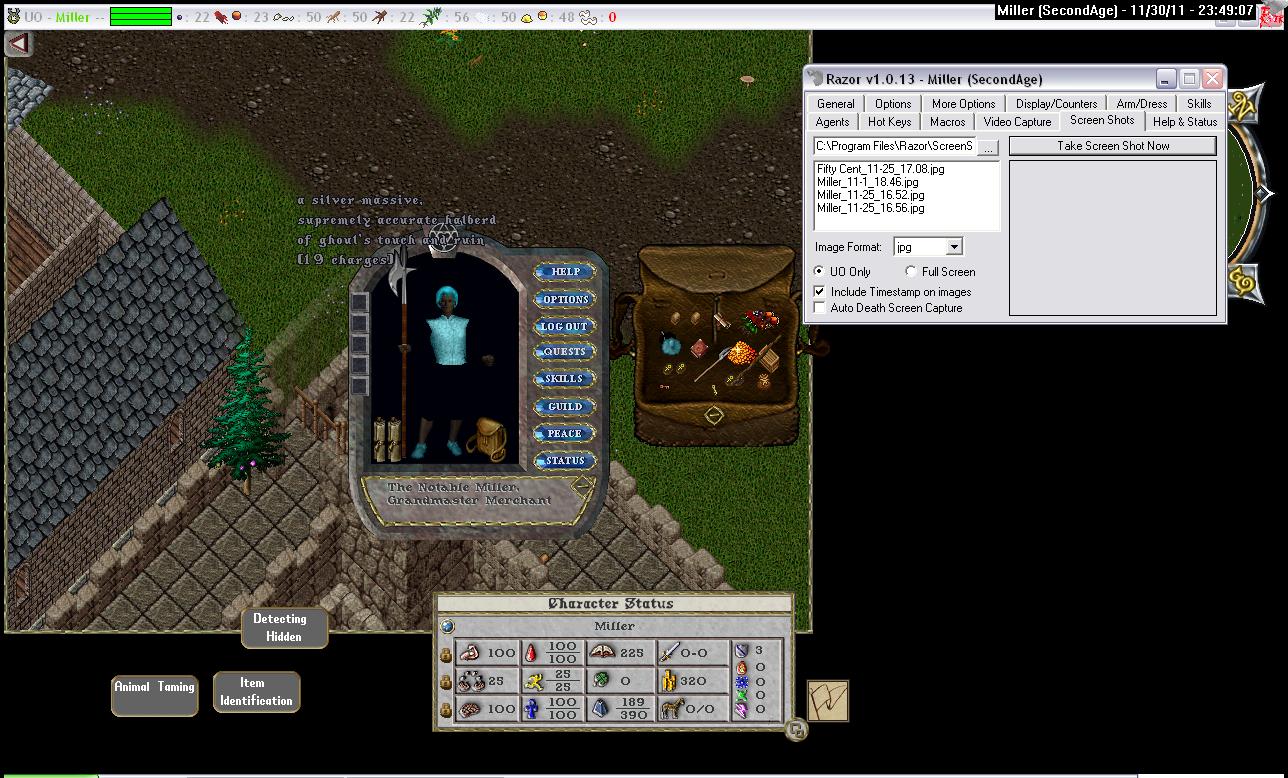Open the Guild menu
Image resolution: width=1288 pixels, height=778 pixels.
coord(565,406)
